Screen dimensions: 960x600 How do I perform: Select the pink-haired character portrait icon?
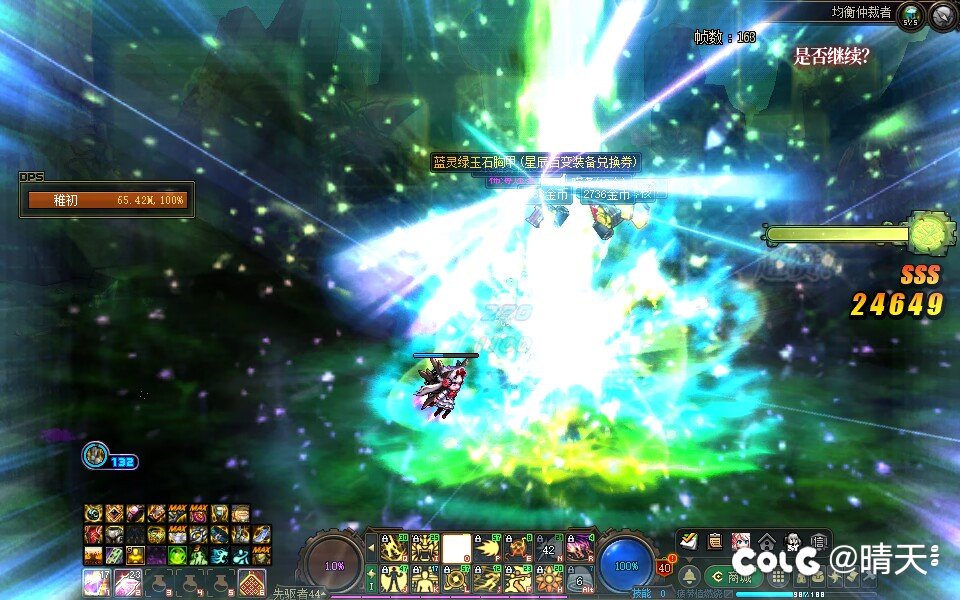[740, 541]
